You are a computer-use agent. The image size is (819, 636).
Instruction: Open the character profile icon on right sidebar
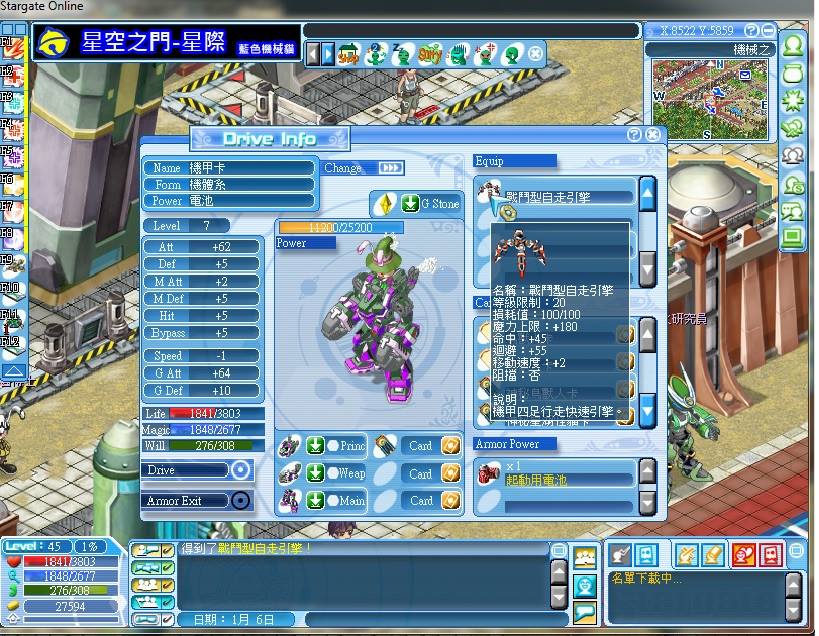[x=794, y=46]
